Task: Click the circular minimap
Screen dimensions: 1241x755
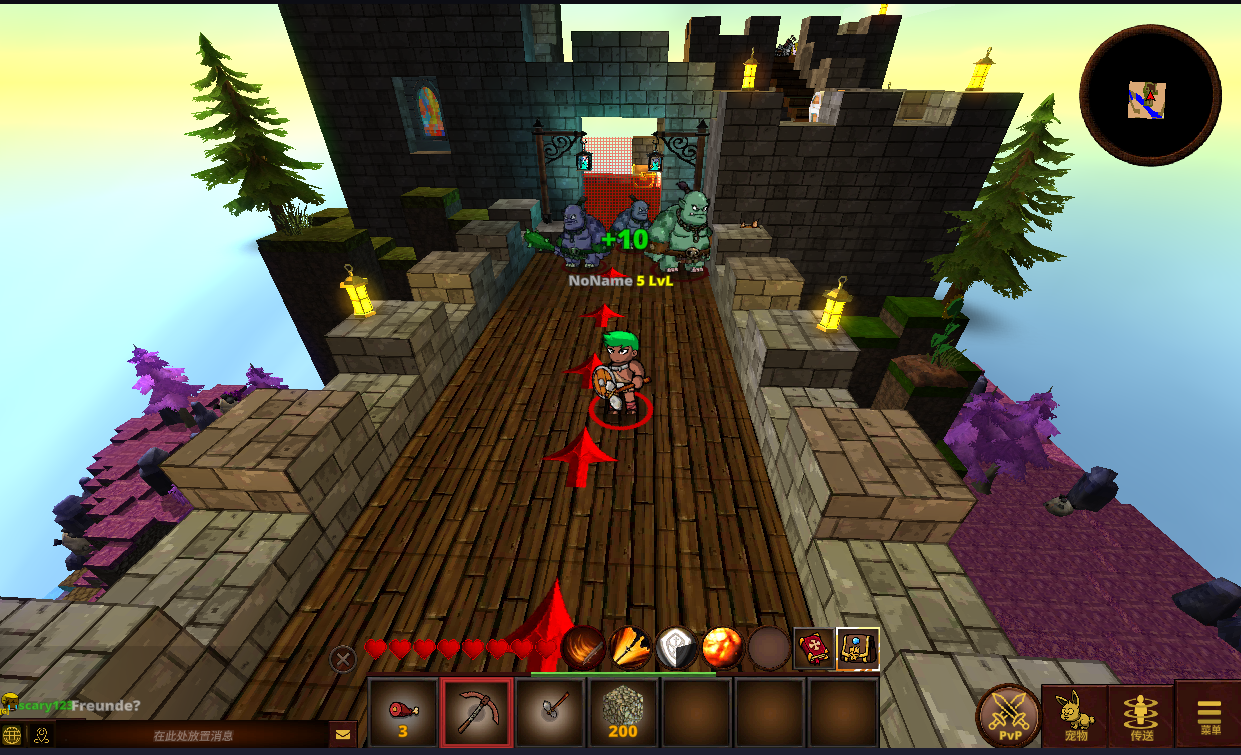Action: (1150, 96)
